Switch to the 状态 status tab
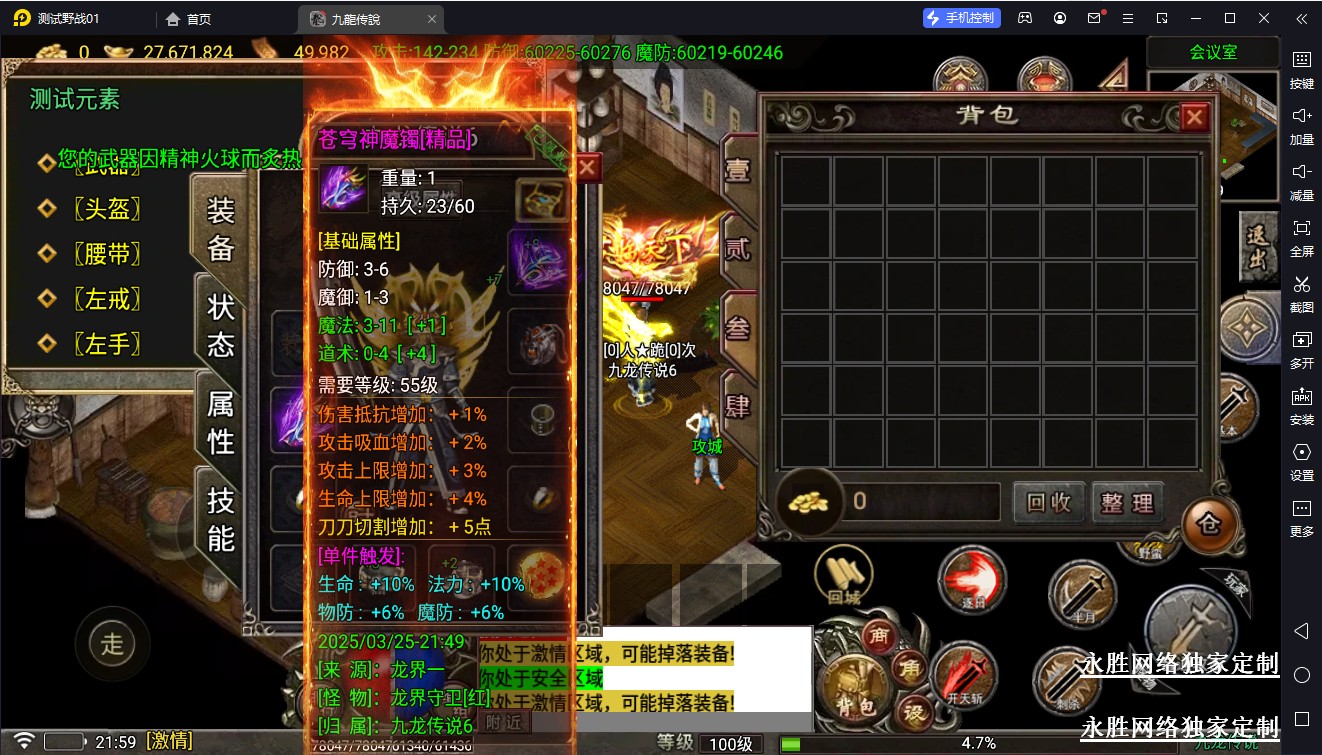This screenshot has height=755, width=1322. 221,324
